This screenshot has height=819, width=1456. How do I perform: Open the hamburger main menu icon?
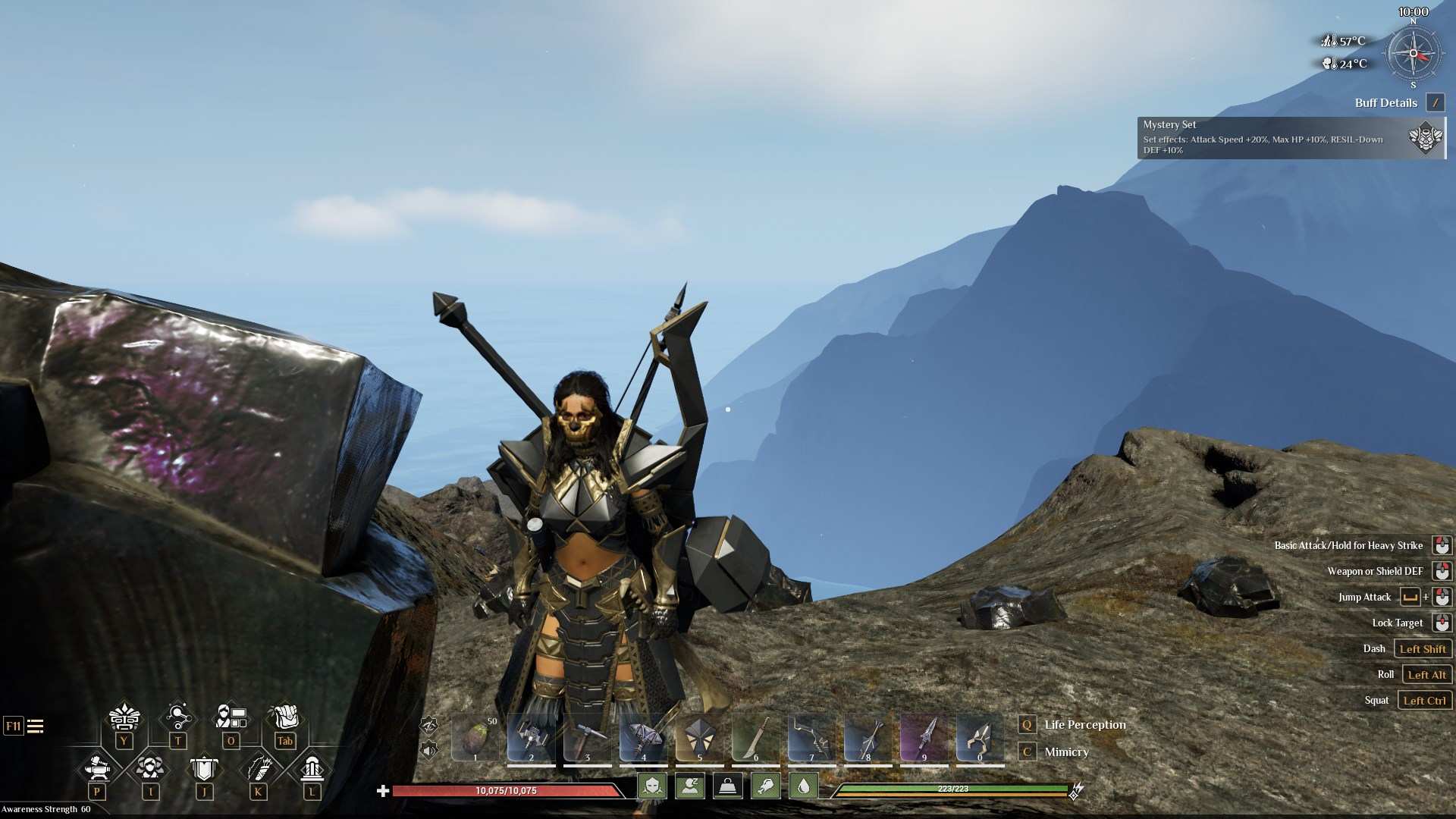(35, 726)
